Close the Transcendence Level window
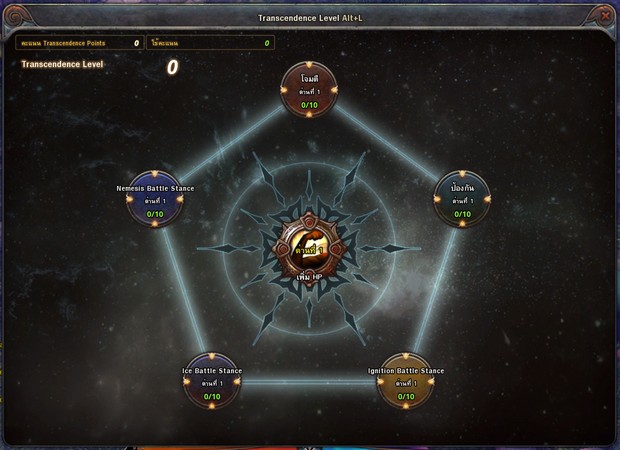 pos(604,15)
